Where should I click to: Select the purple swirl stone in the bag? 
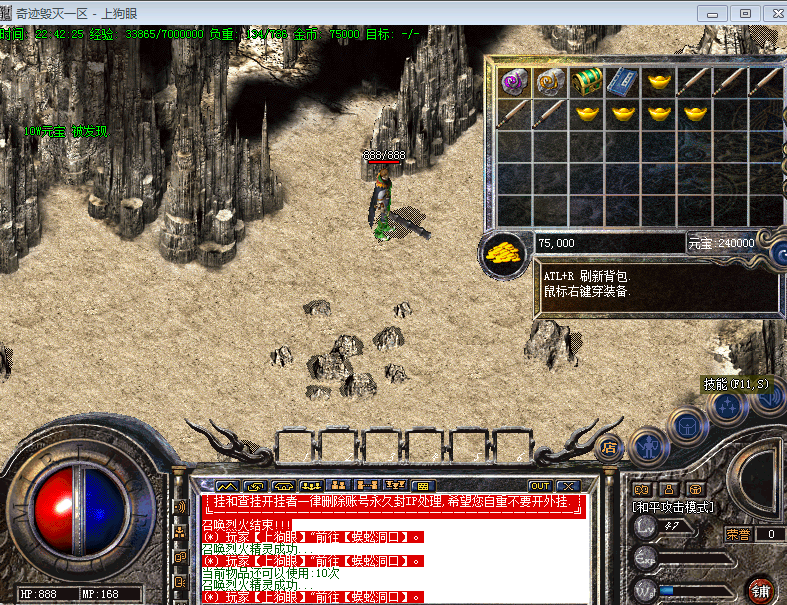pos(514,80)
